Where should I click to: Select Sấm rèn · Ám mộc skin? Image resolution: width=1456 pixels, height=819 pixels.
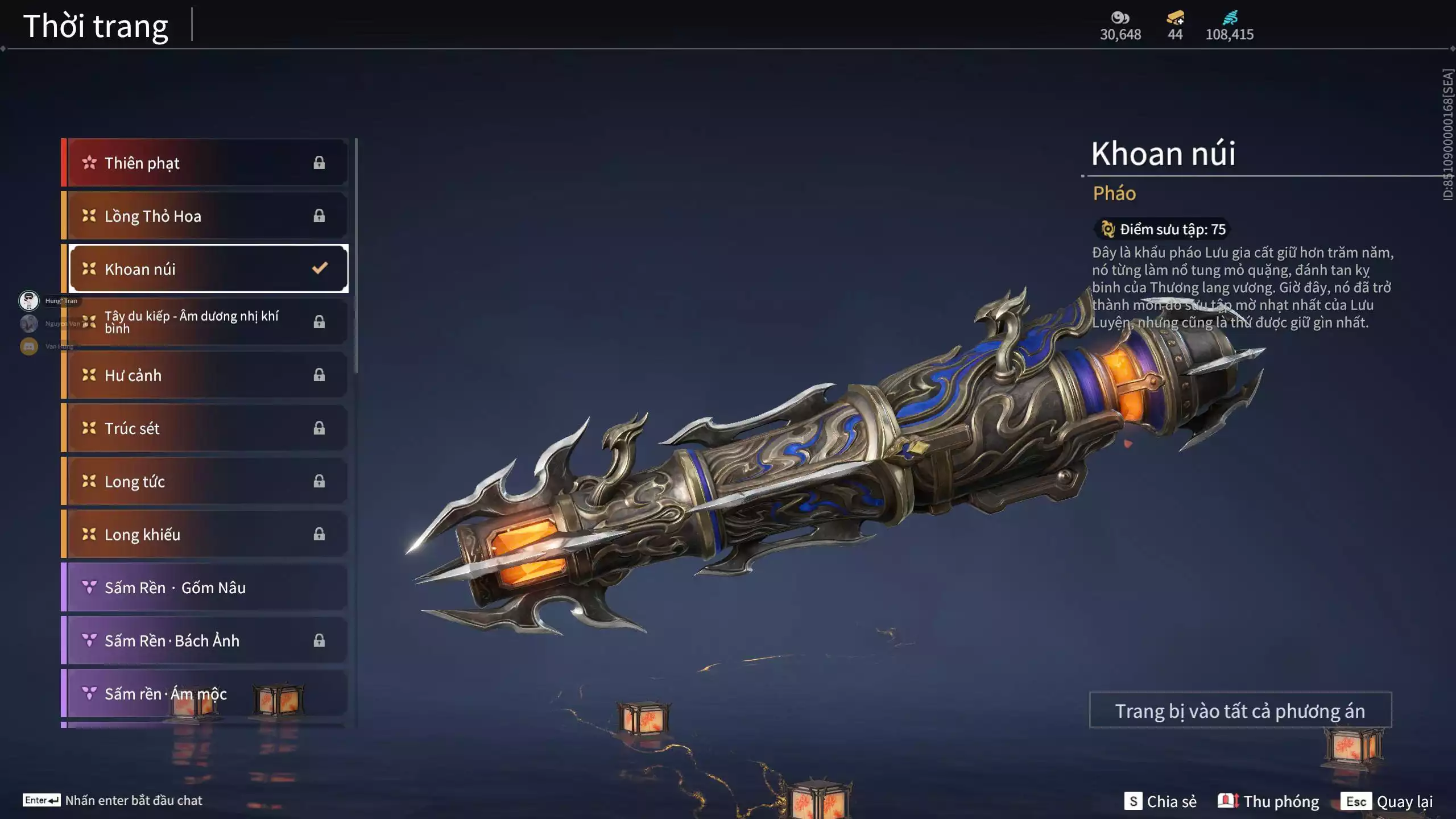205,694
